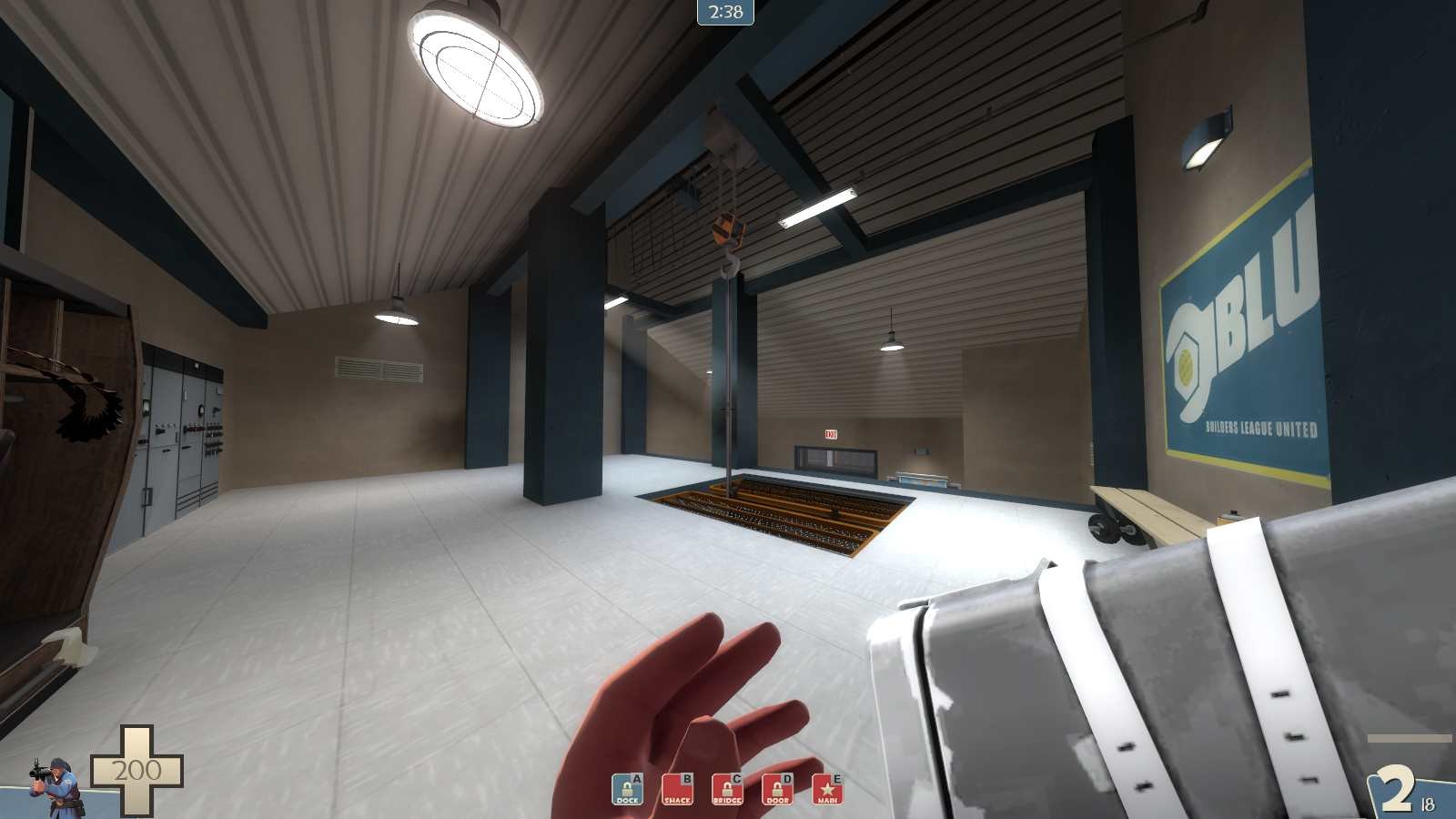Toggle the open padlock on the DOCK icon
The image size is (1456, 819).
click(626, 788)
